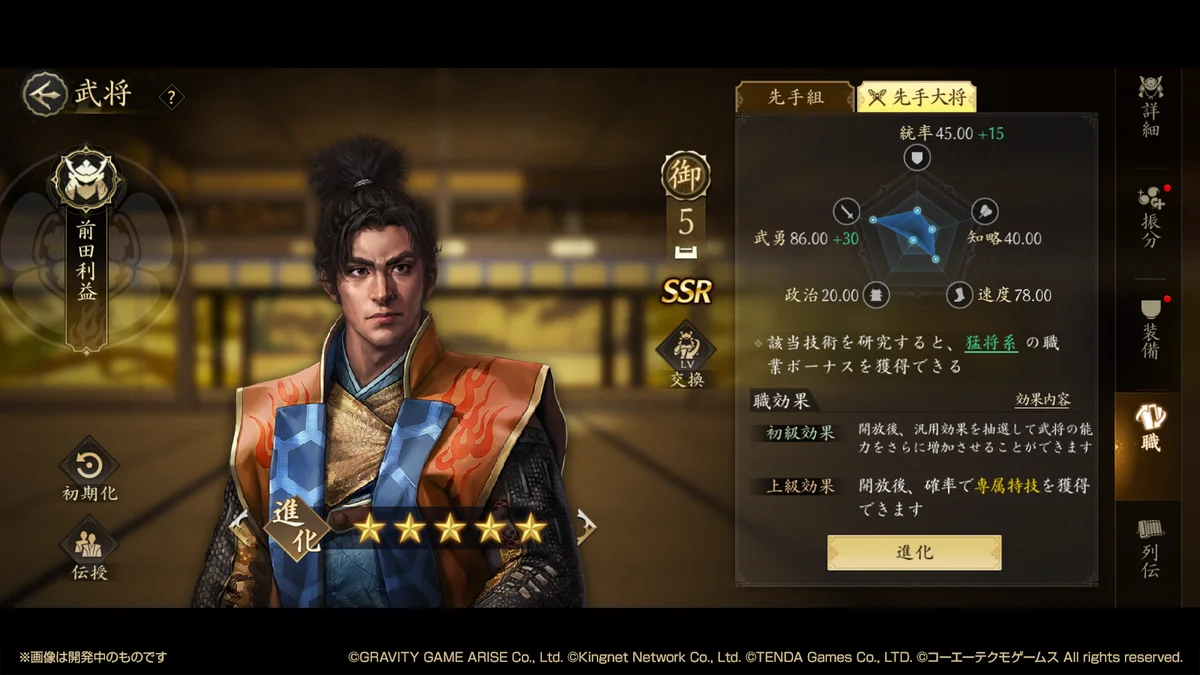Click the yellow 進化 button
This screenshot has height=675, width=1200.
coord(914,552)
